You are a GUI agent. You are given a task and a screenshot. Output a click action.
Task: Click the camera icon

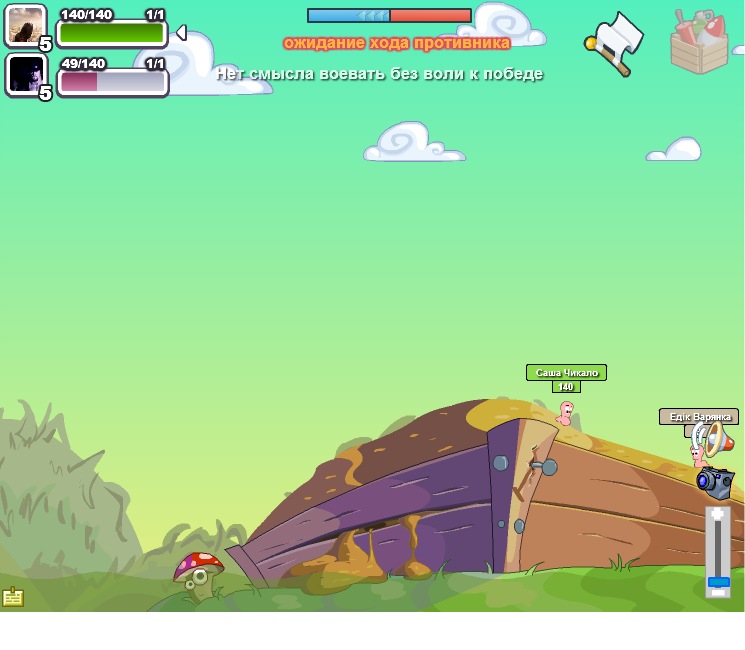716,481
